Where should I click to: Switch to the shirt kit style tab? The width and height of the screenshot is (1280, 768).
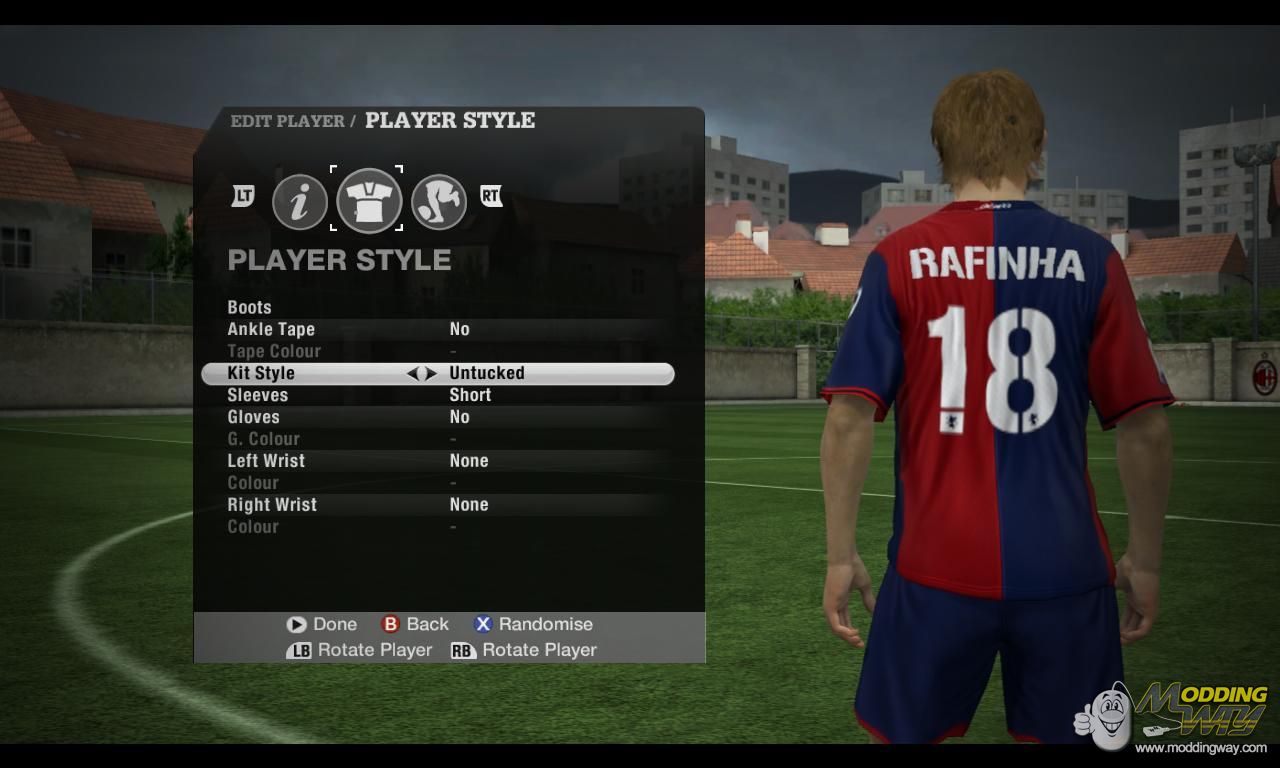[369, 200]
